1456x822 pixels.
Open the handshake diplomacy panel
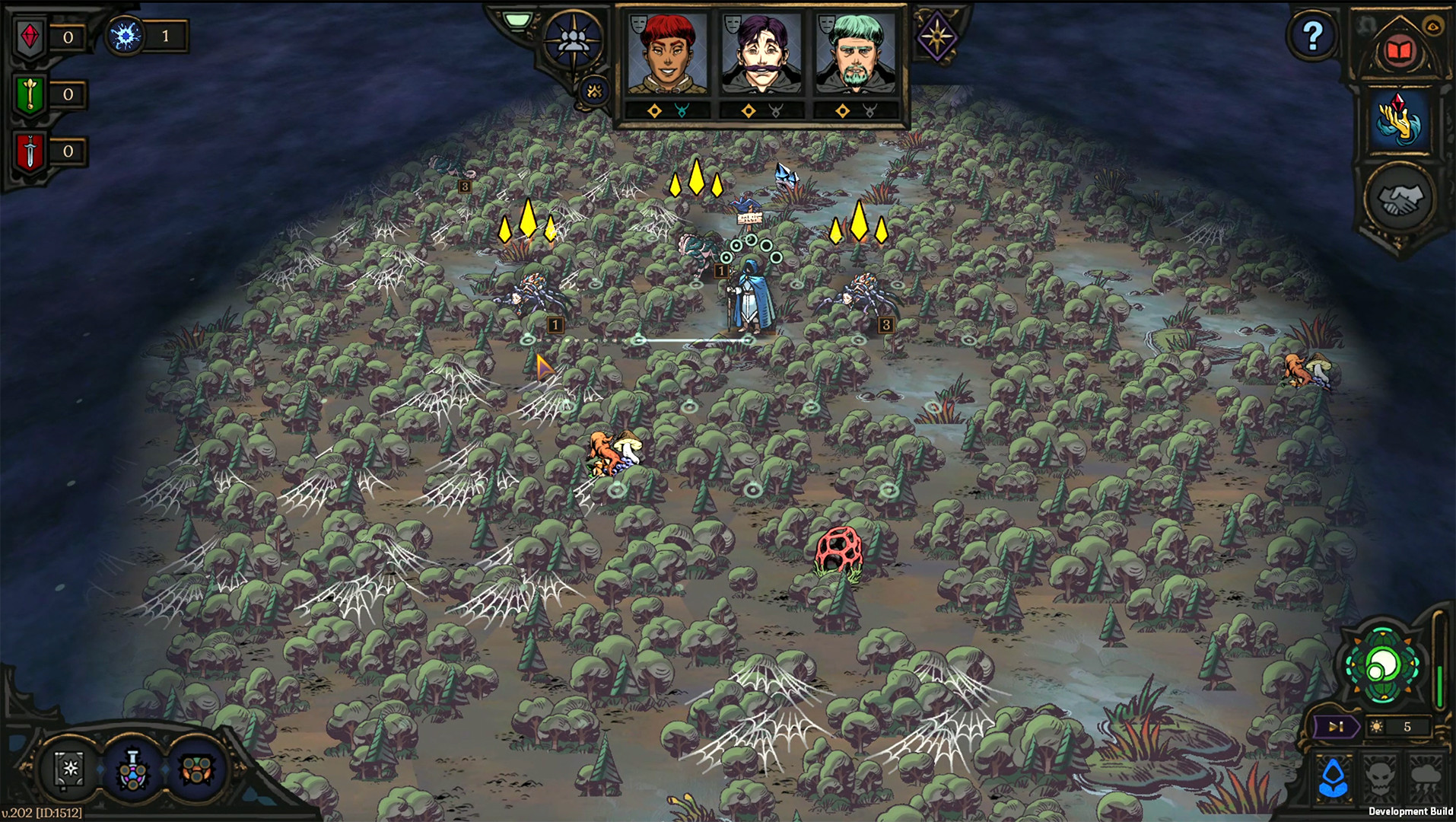[1400, 193]
